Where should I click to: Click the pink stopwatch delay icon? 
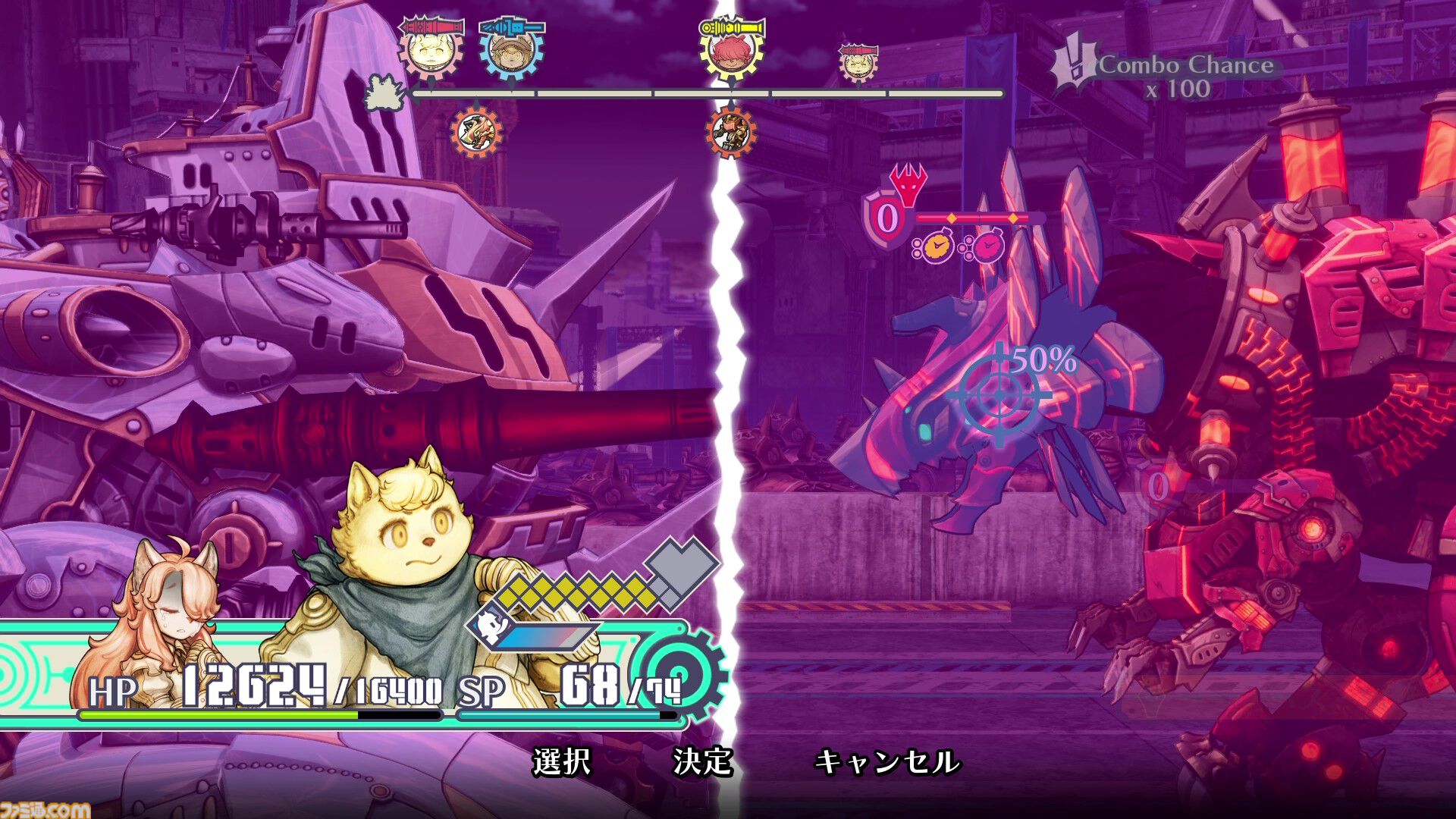[x=989, y=249]
